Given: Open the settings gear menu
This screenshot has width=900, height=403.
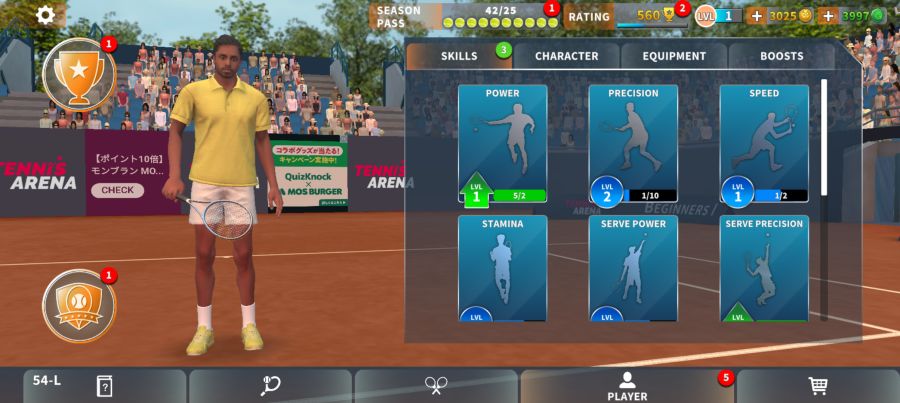Looking at the screenshot, I should click(x=45, y=15).
